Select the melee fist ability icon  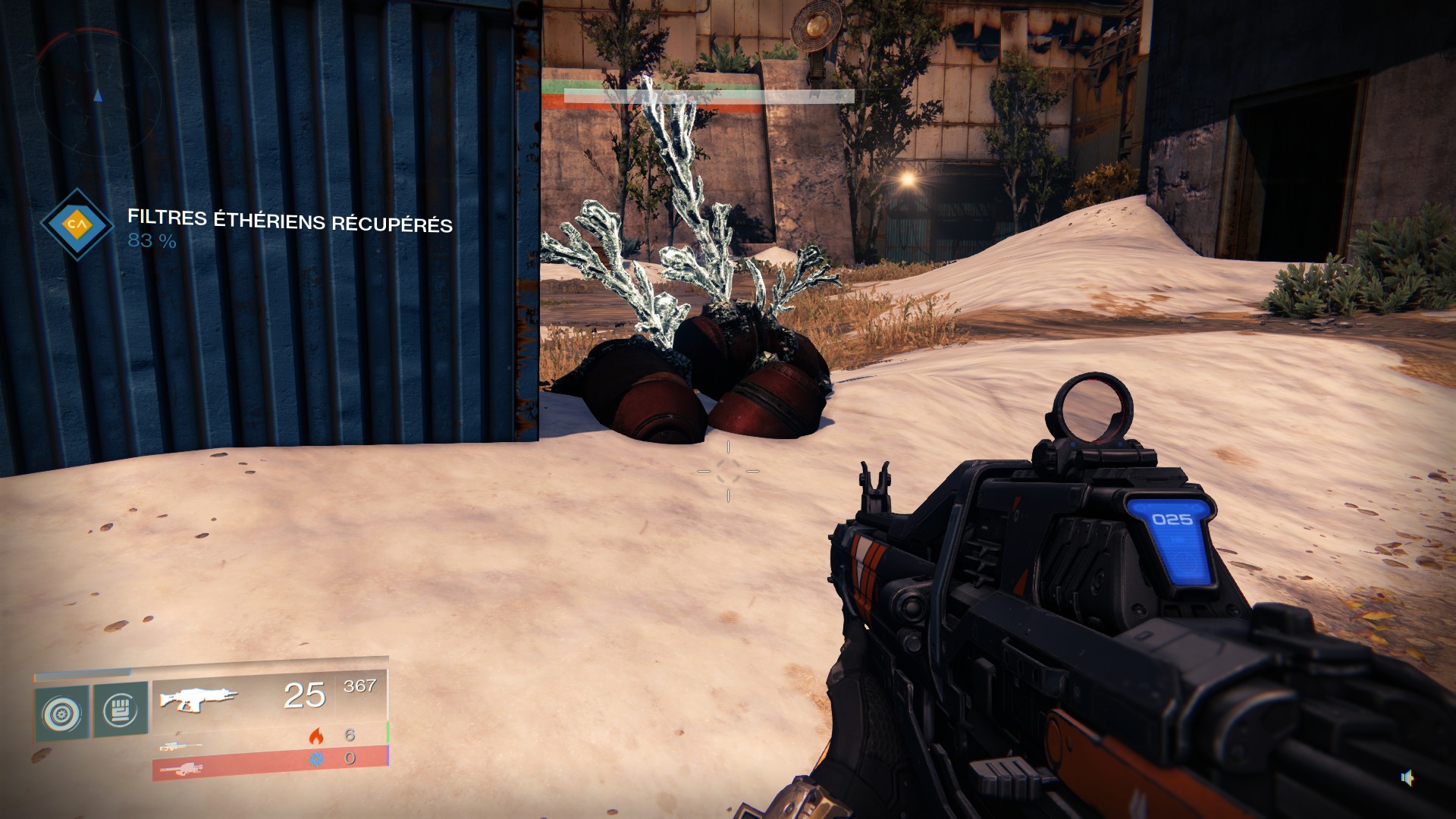click(120, 711)
